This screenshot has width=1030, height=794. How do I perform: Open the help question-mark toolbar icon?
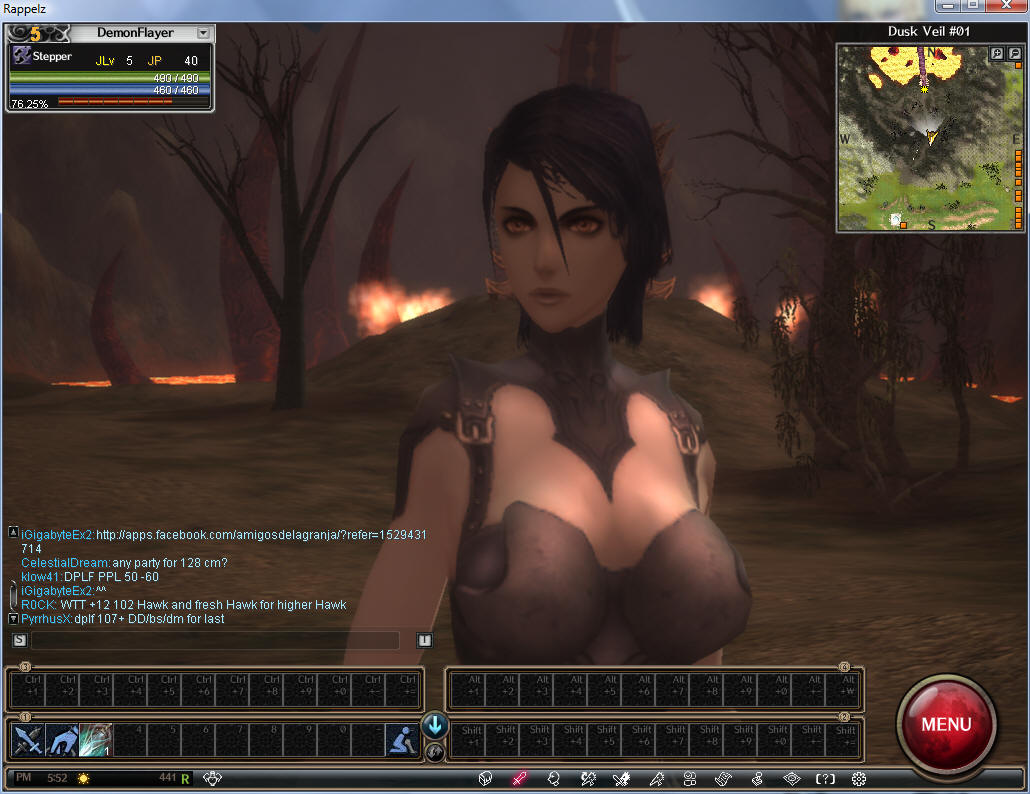[825, 778]
